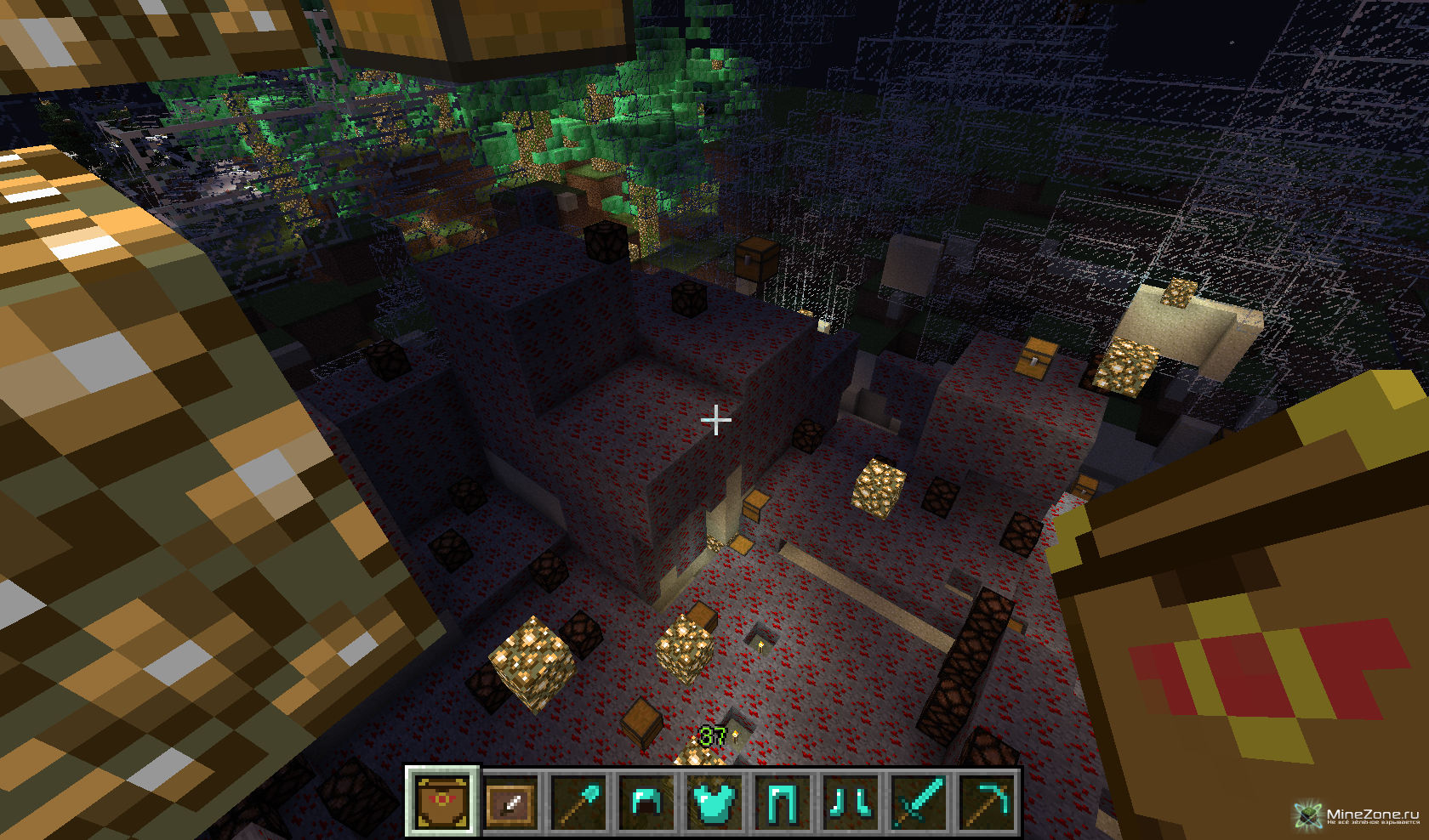The image size is (1429, 840).
Task: Select the brown pouch hotbar slot
Action: click(441, 801)
